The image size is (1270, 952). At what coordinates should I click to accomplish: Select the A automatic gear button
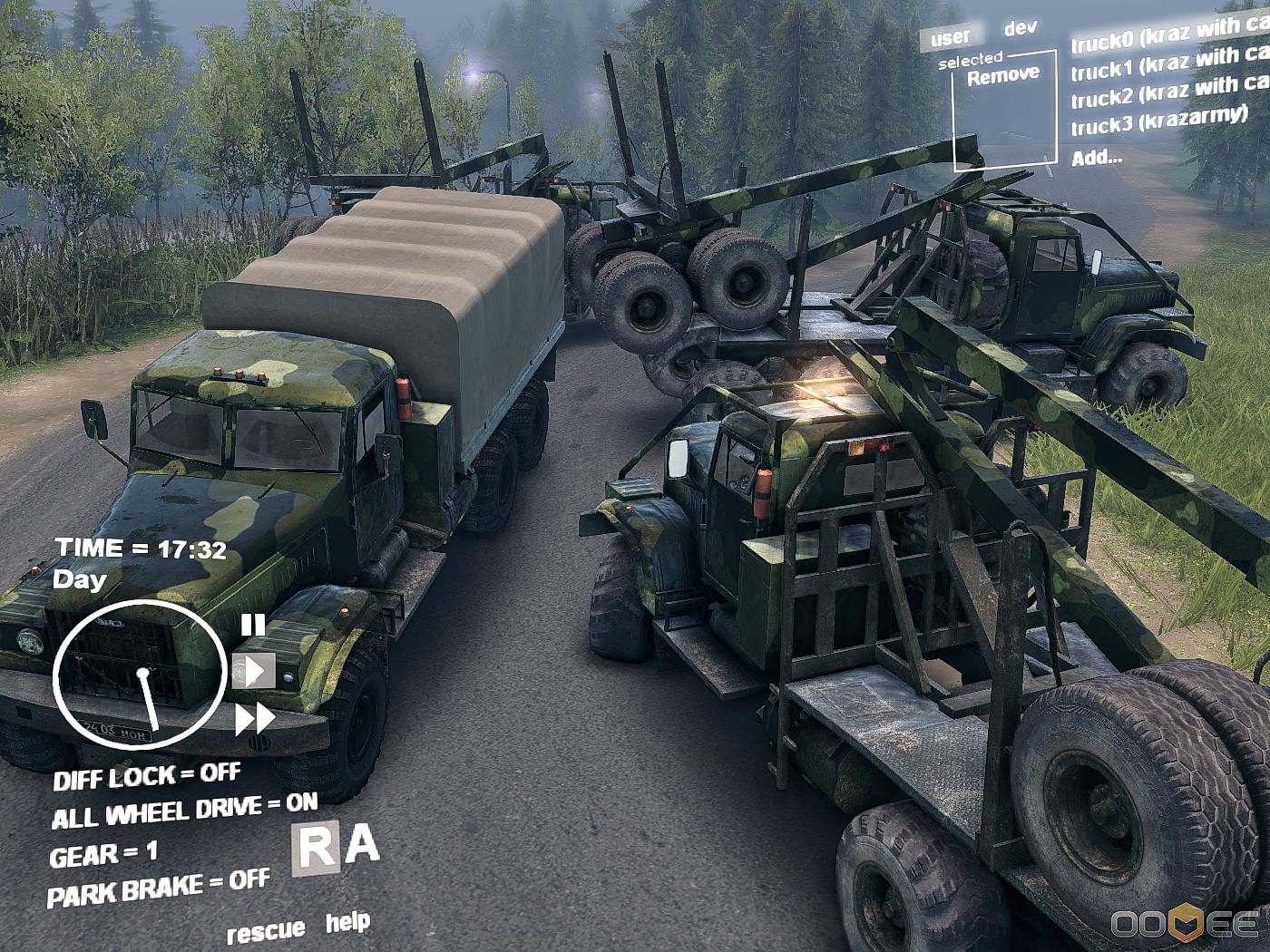click(x=363, y=845)
